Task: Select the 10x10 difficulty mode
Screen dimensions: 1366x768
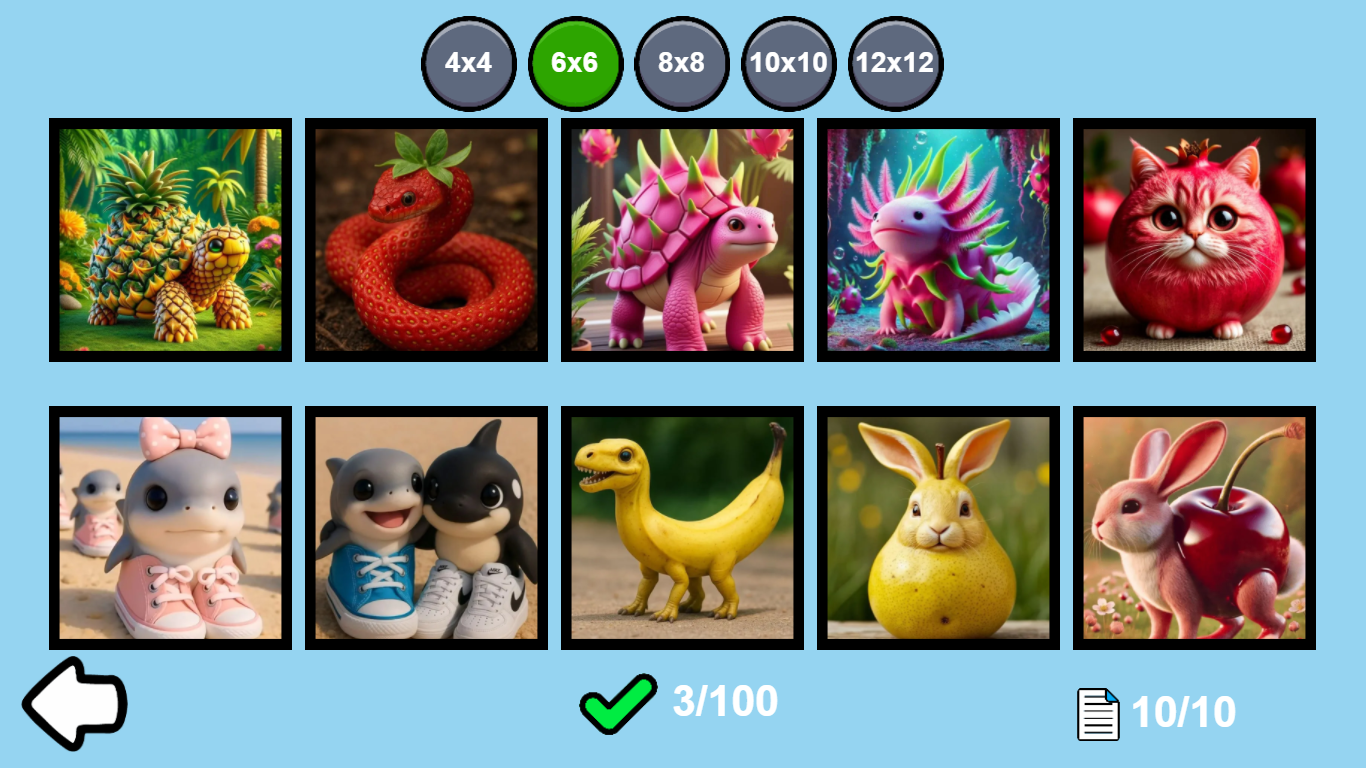Action: tap(789, 62)
